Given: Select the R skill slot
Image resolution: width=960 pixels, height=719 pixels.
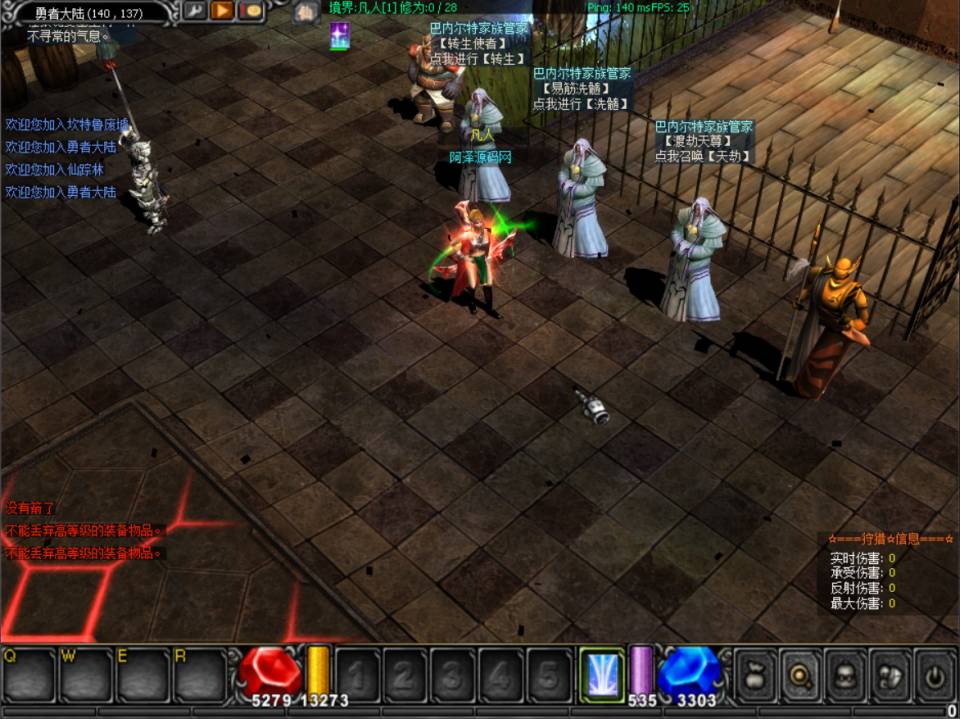Looking at the screenshot, I should 200,675.
